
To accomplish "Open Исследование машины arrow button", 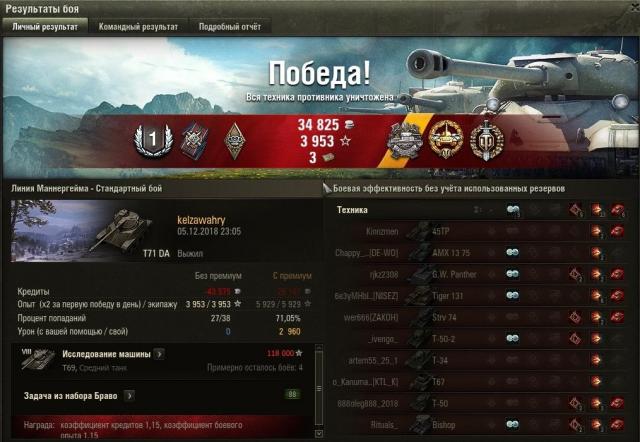I will [160, 354].
